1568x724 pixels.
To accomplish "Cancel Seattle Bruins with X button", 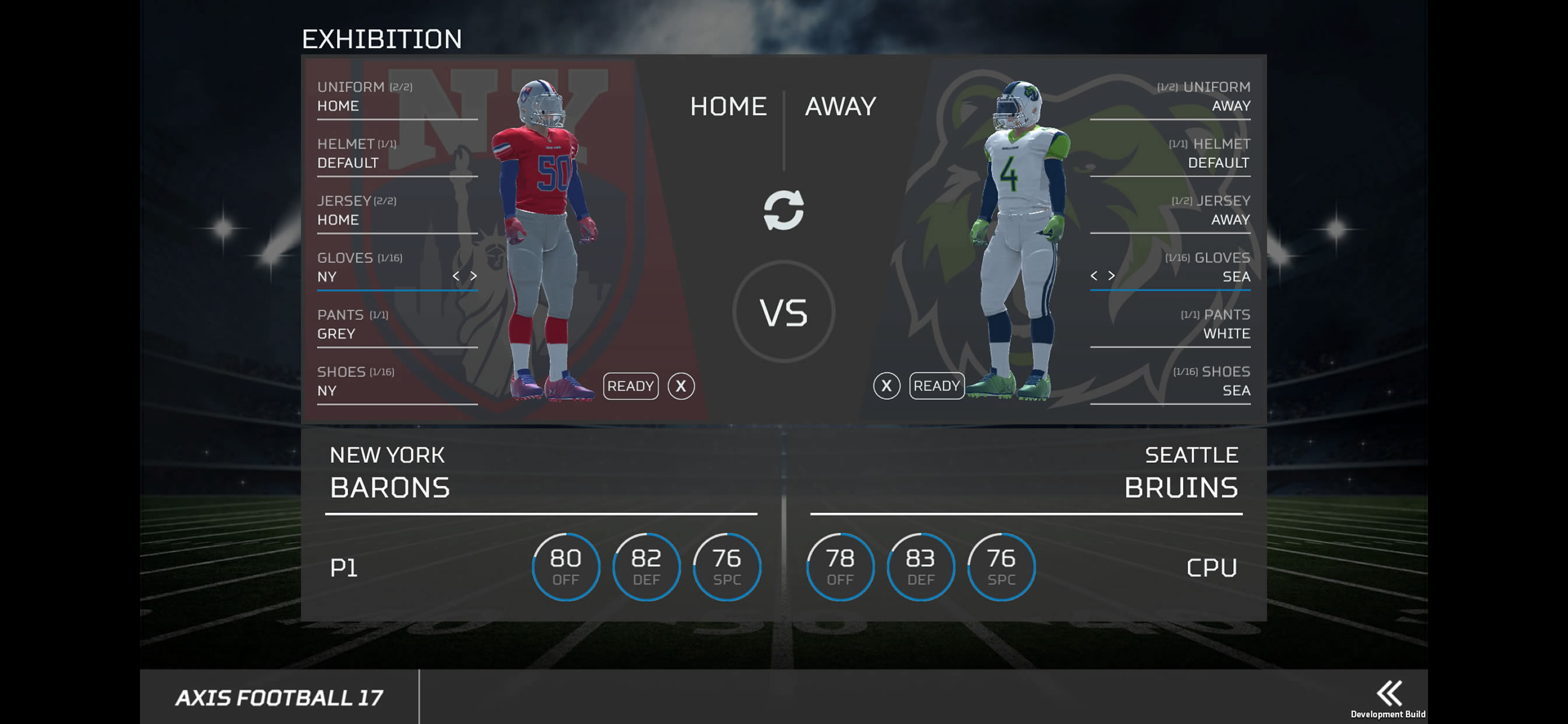I will click(886, 386).
